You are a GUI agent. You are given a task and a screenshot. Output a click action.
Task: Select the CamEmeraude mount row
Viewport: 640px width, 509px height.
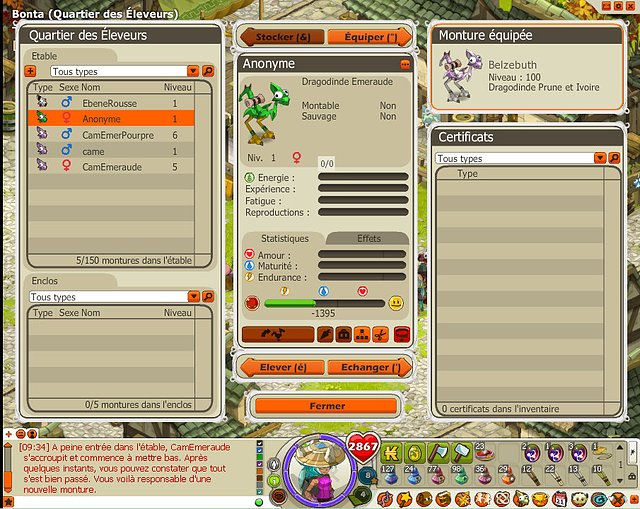(x=120, y=167)
